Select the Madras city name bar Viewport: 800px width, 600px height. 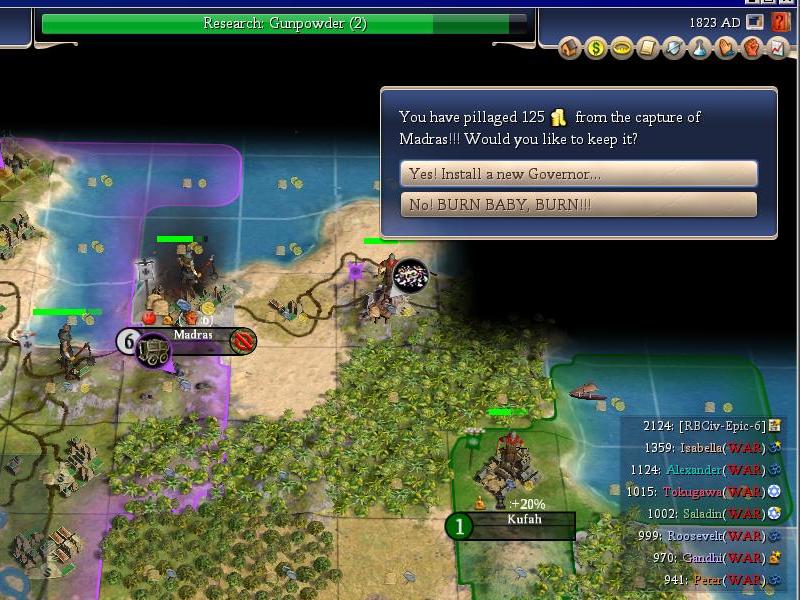click(193, 335)
